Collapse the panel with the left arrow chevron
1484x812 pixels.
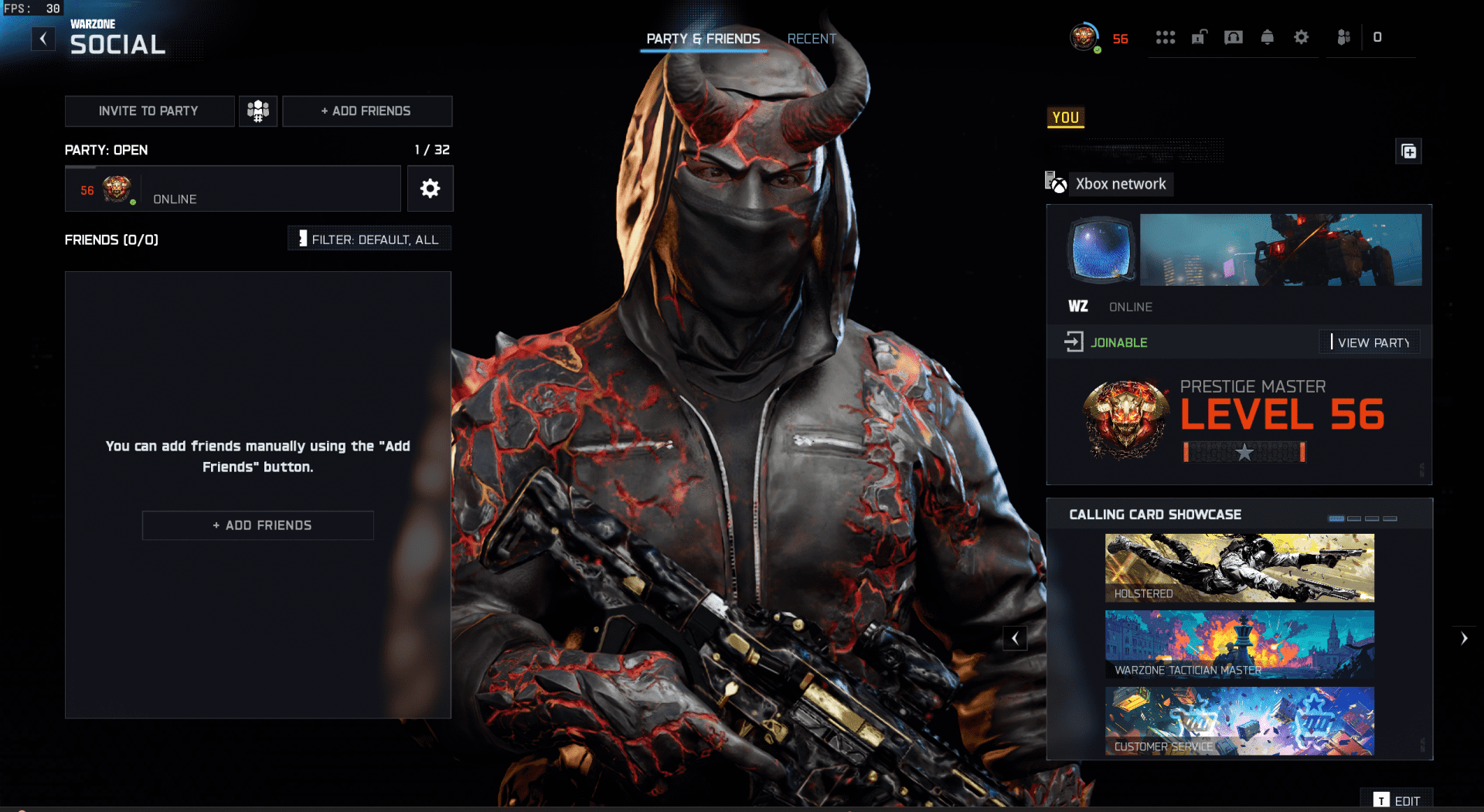tap(1015, 638)
